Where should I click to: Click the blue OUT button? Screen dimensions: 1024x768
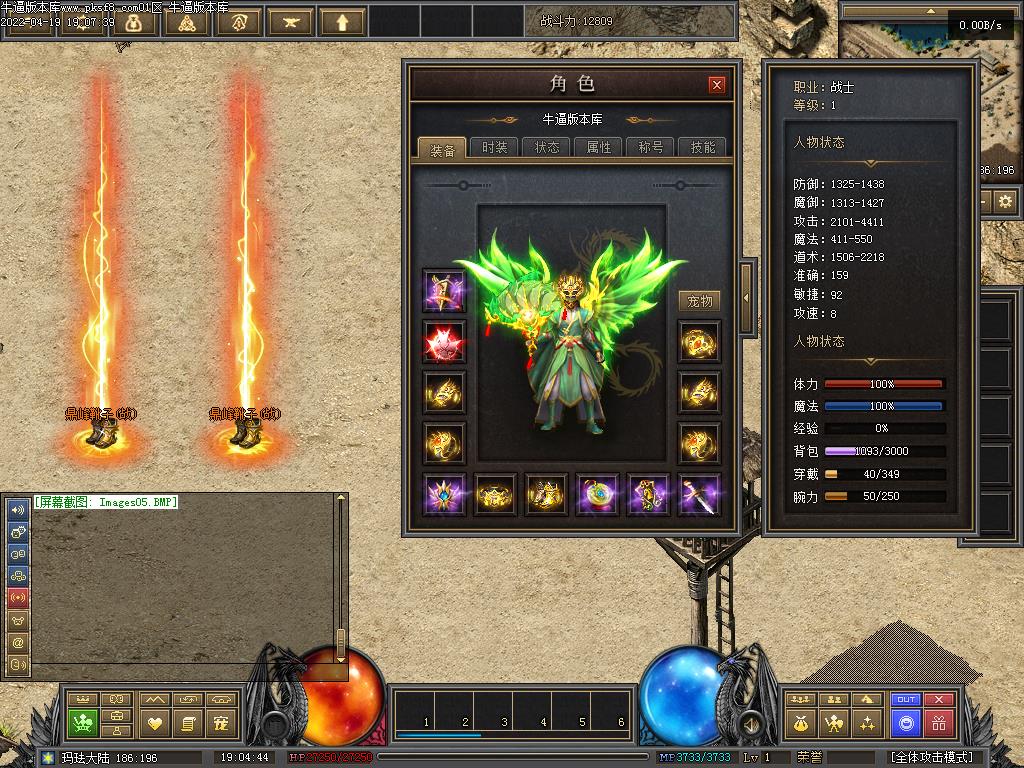[906, 700]
